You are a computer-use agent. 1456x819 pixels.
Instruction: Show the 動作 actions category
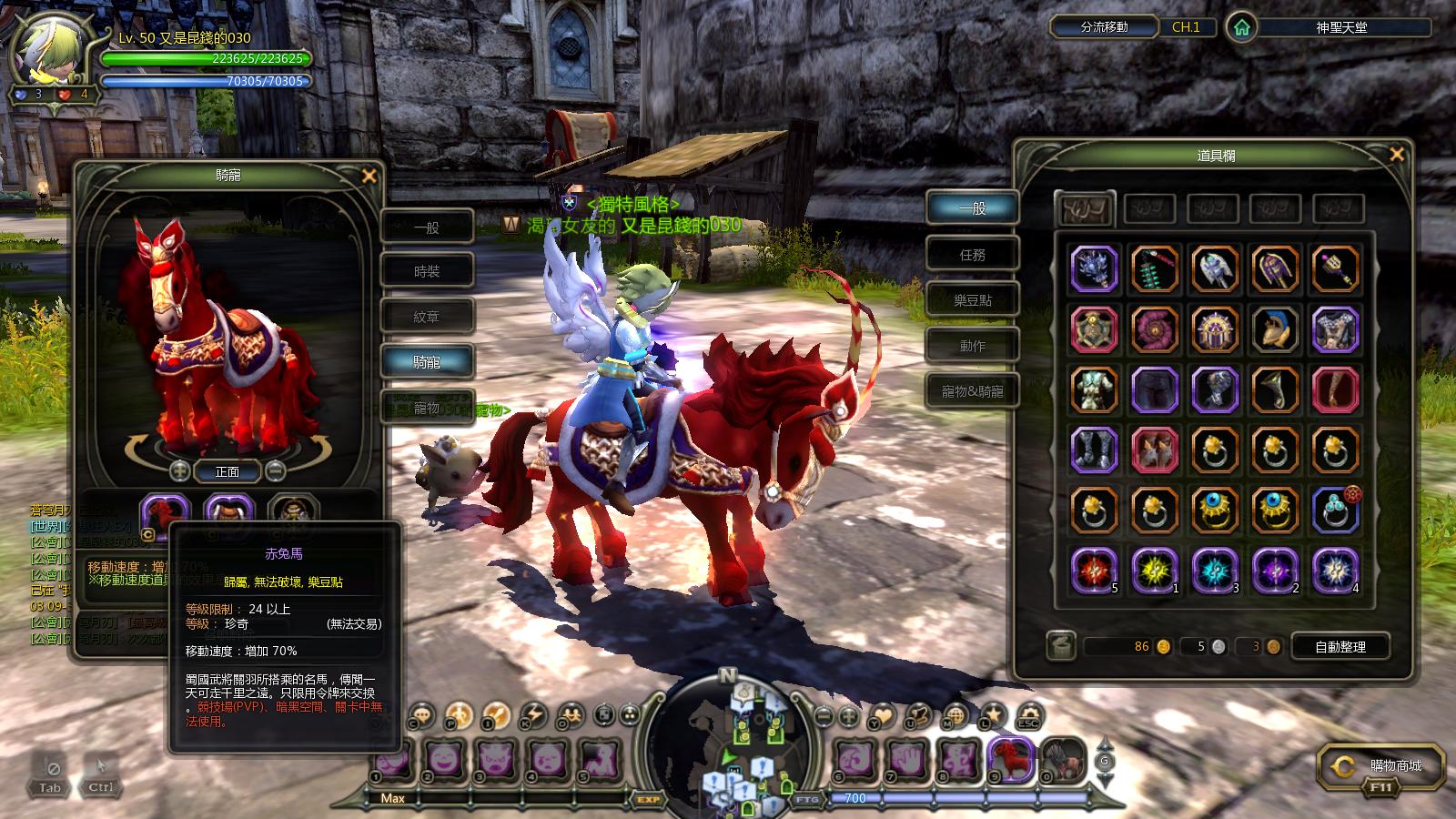[x=972, y=346]
